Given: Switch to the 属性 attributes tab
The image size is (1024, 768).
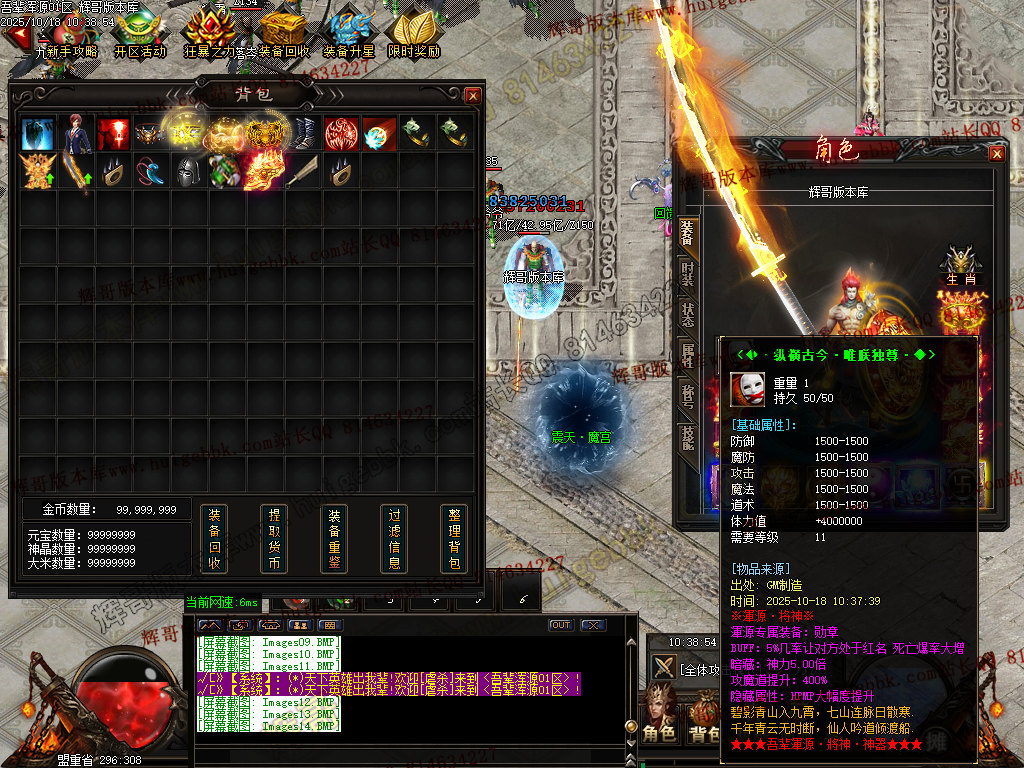Looking at the screenshot, I should pos(688,354).
